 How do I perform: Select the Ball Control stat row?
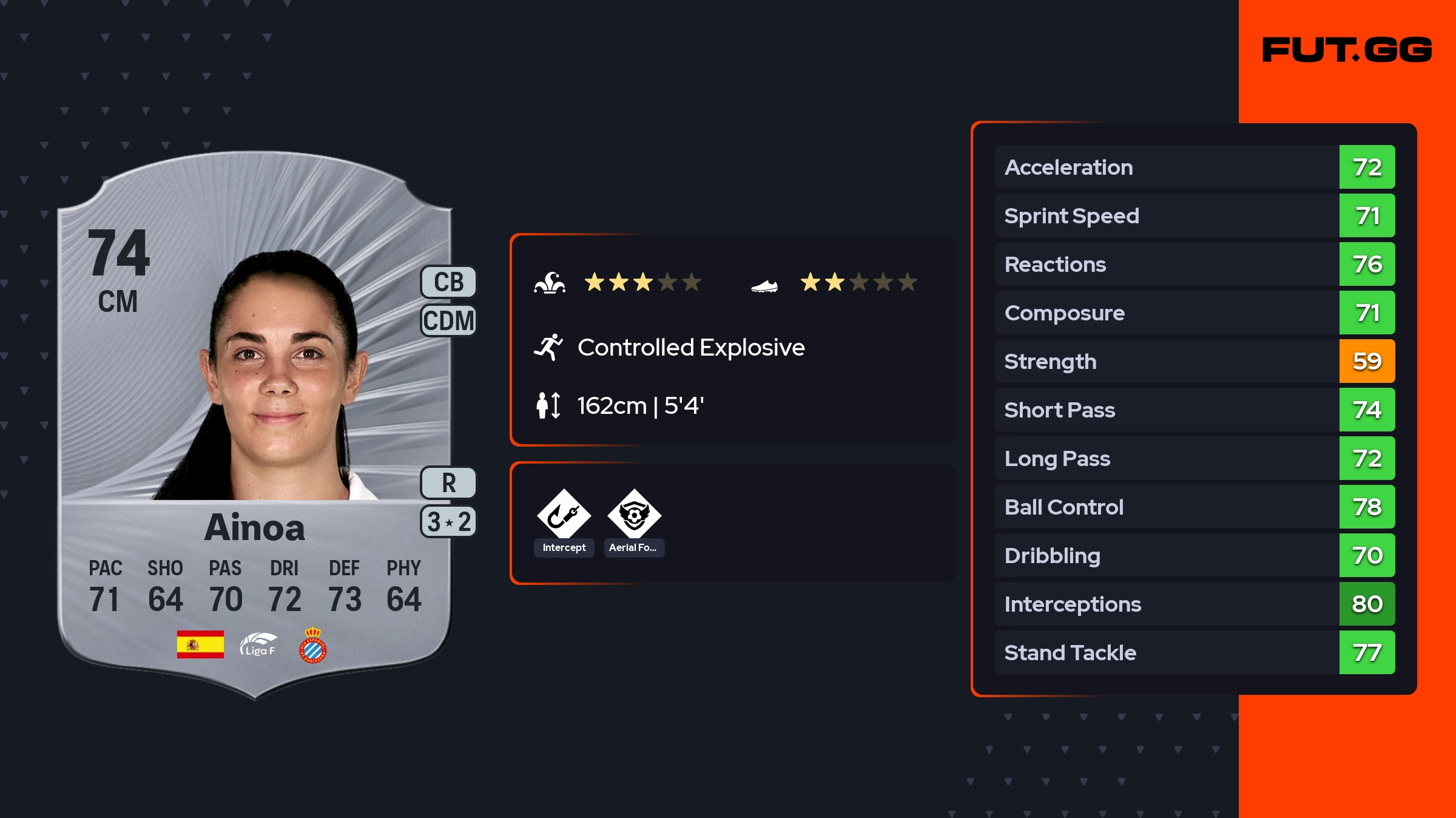pos(1194,507)
